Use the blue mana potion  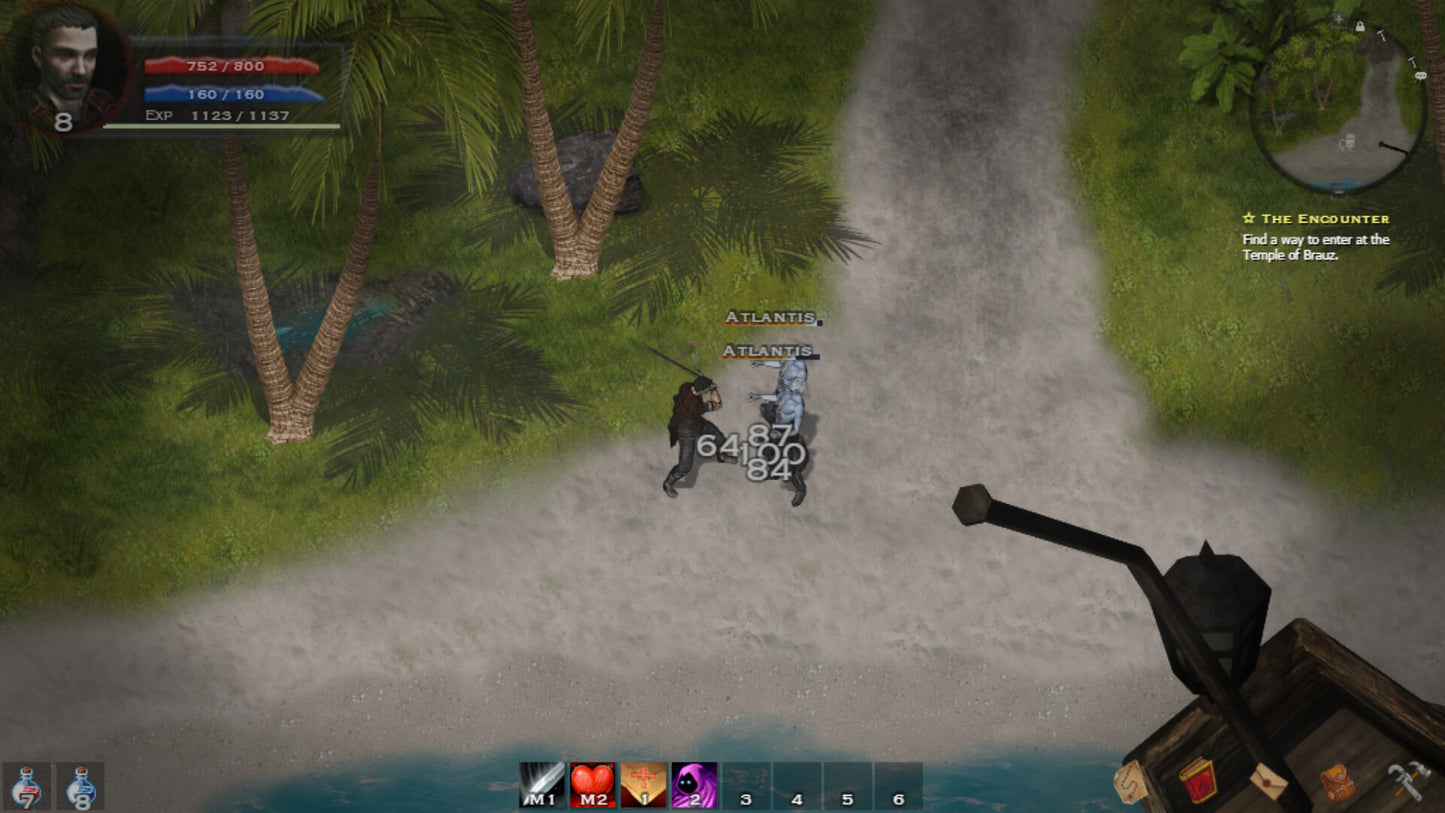[x=80, y=787]
